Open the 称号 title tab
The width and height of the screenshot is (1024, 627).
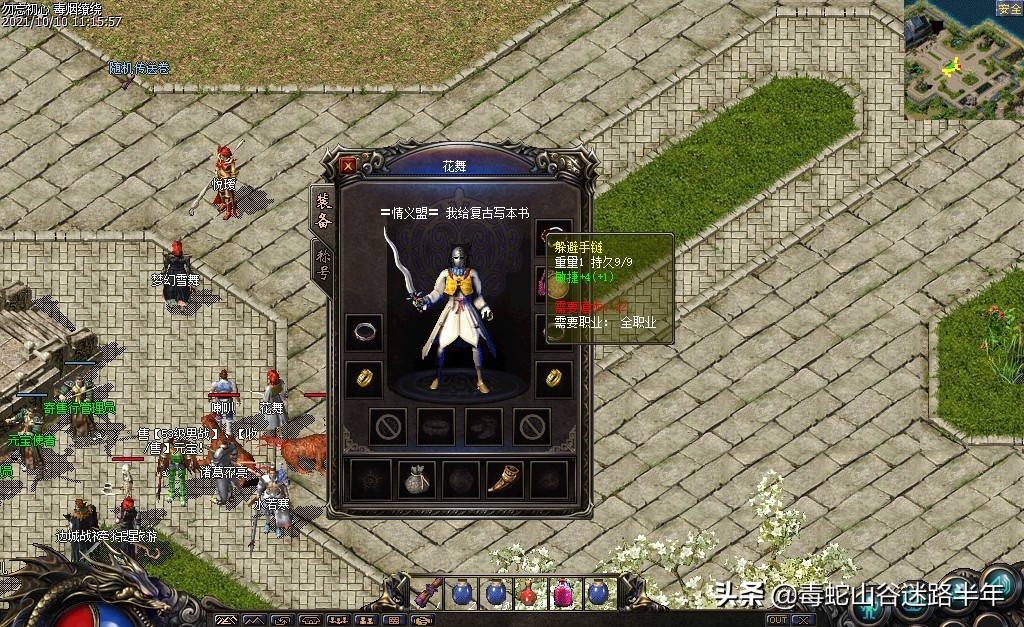click(323, 267)
